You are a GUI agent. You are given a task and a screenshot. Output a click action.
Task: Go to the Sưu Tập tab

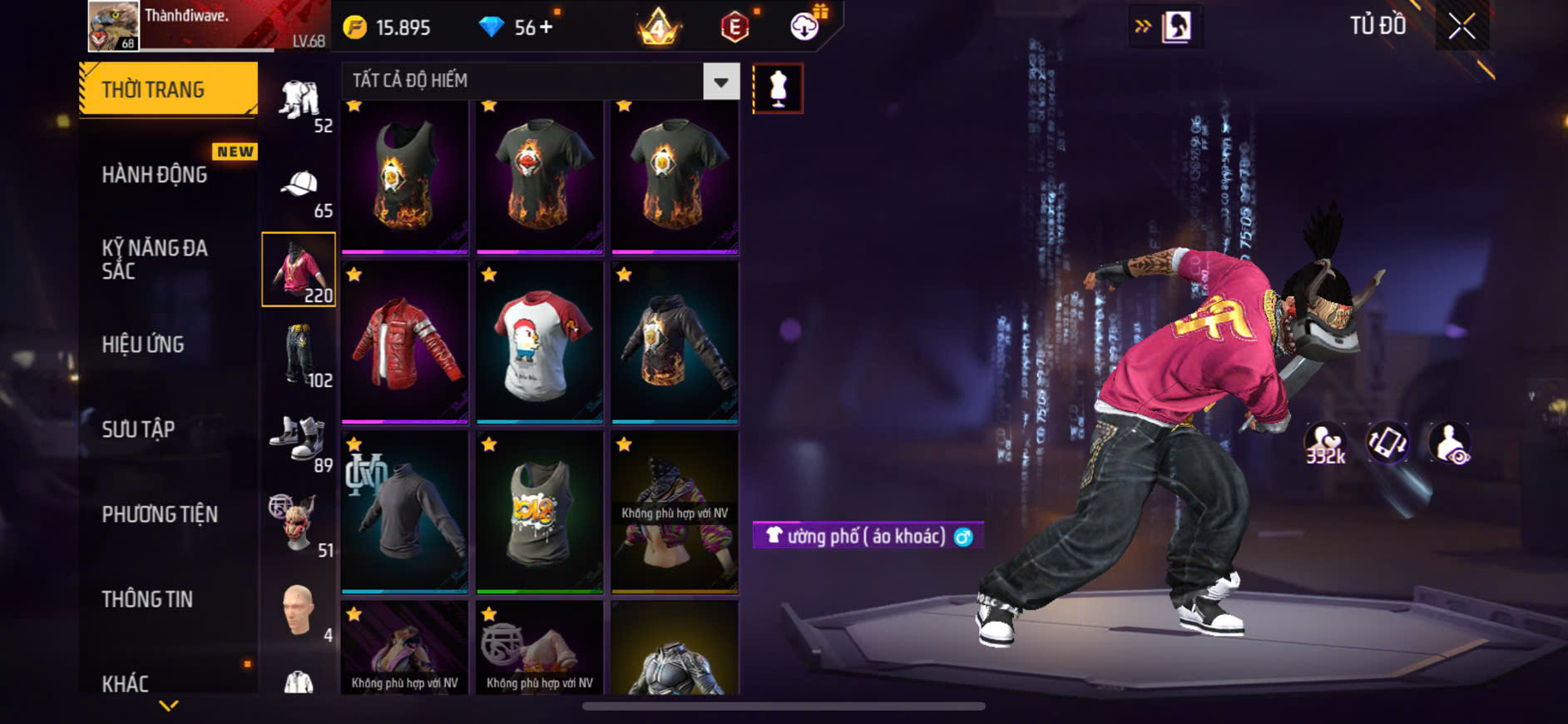click(x=138, y=429)
